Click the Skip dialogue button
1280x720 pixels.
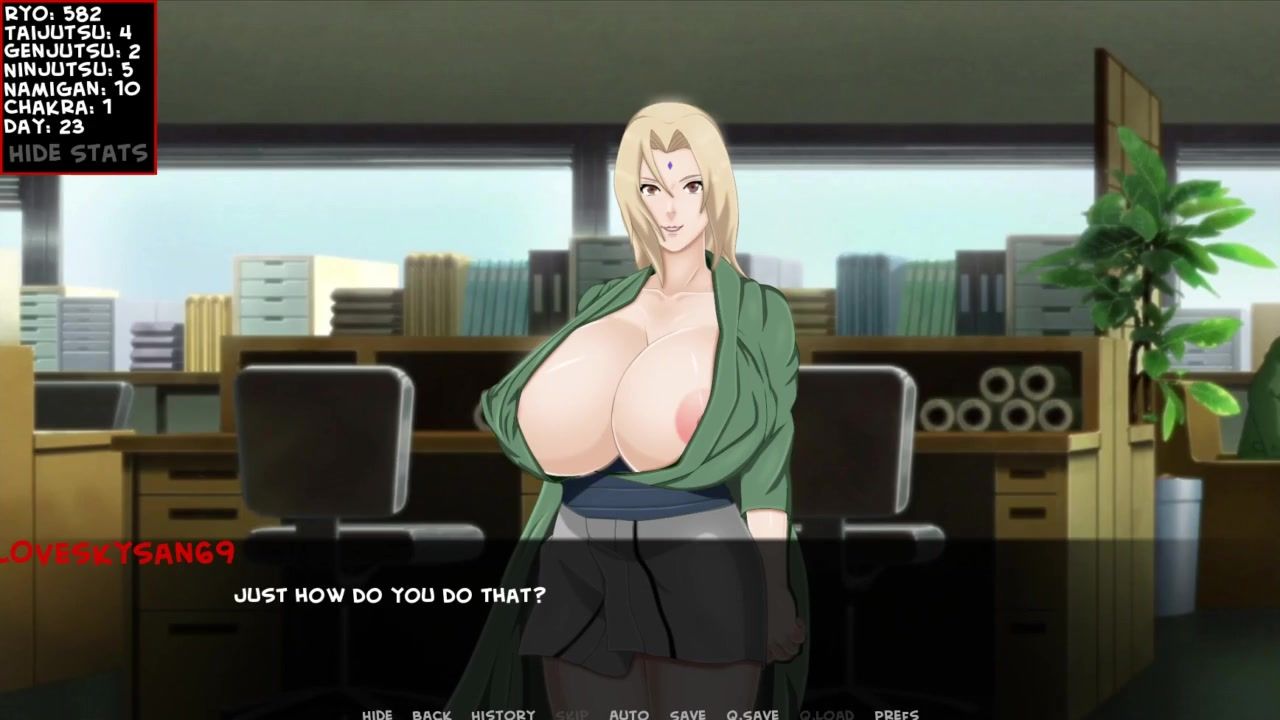[x=572, y=714]
